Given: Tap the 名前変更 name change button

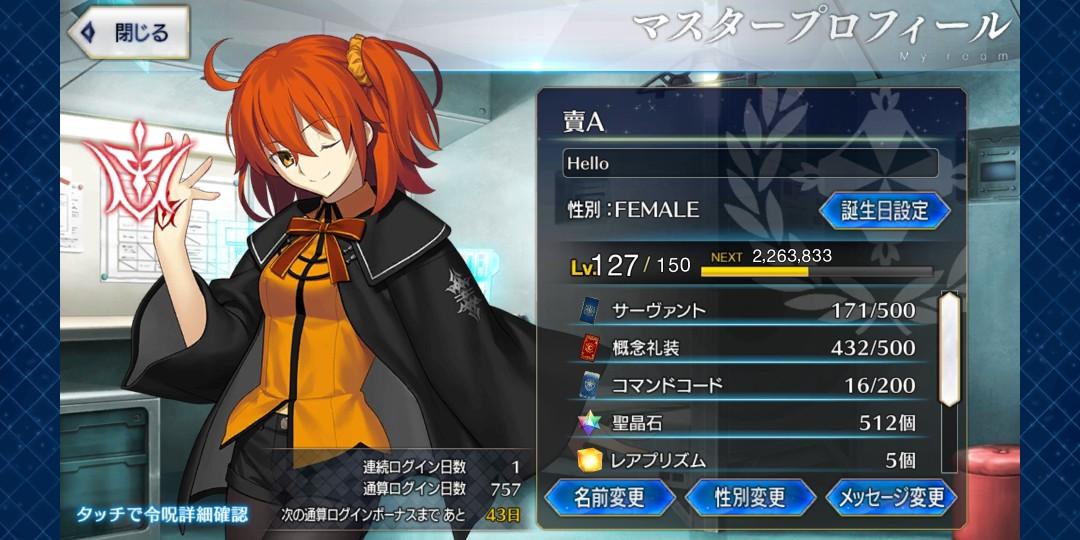Looking at the screenshot, I should 609,497.
